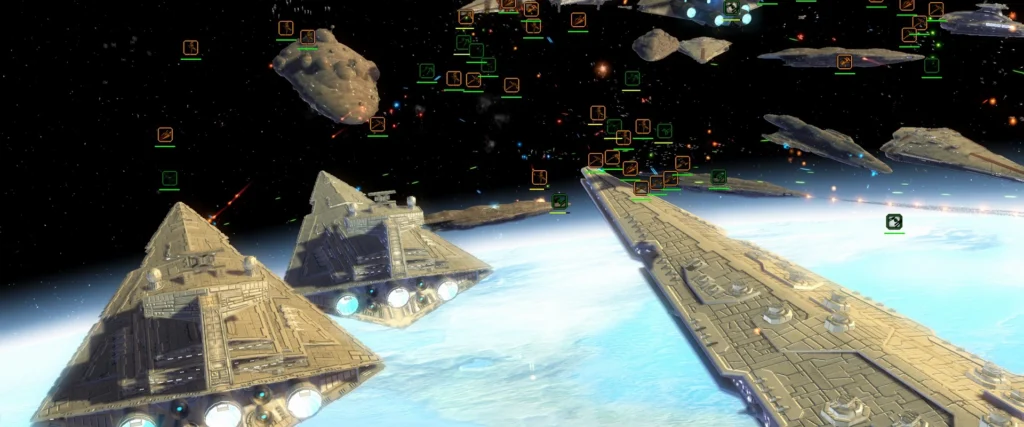Select the bright squadron marker over the planet
The height and width of the screenshot is (427, 1024).
pos(894,222)
